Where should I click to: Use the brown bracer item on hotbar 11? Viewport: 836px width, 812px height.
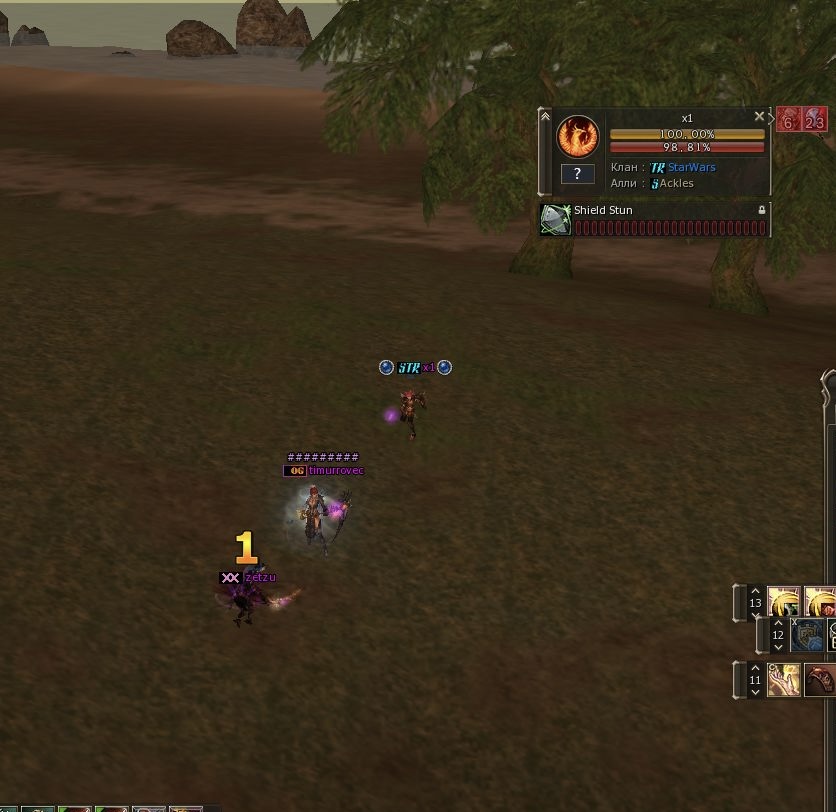[x=820, y=680]
